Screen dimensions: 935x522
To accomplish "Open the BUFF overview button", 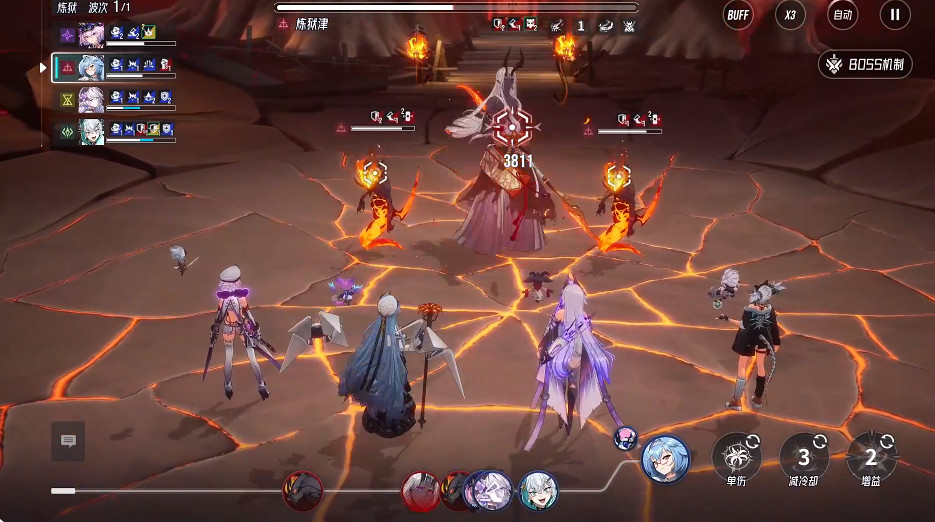I will click(x=738, y=15).
